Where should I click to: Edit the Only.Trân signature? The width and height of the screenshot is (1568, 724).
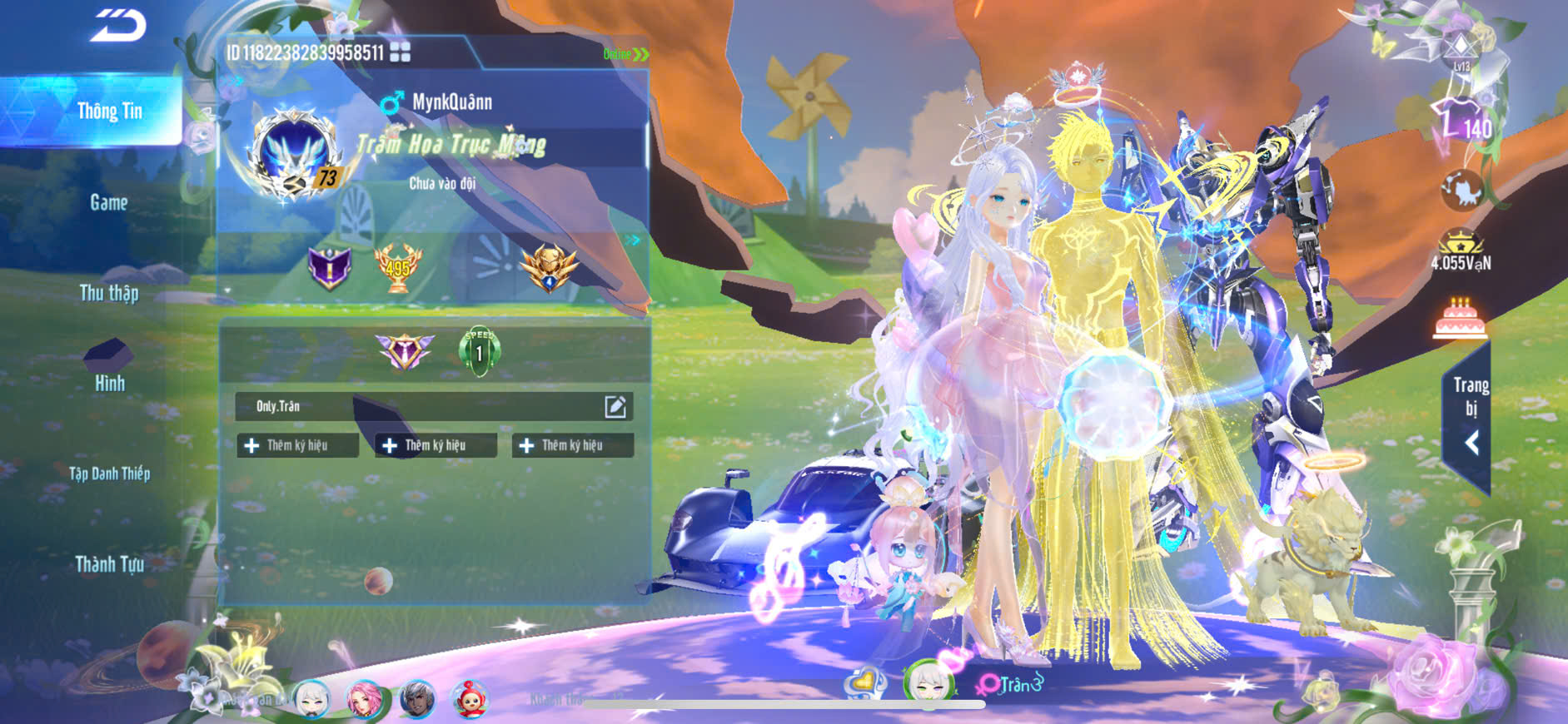coord(615,406)
